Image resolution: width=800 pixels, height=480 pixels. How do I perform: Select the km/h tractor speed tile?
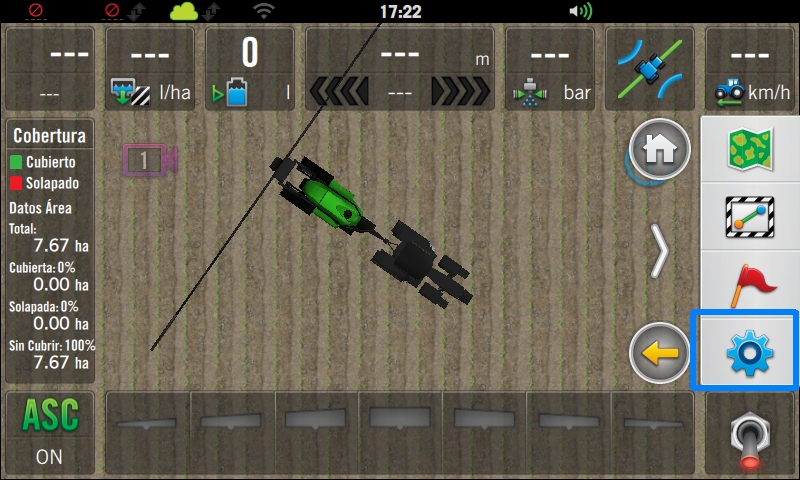point(750,69)
